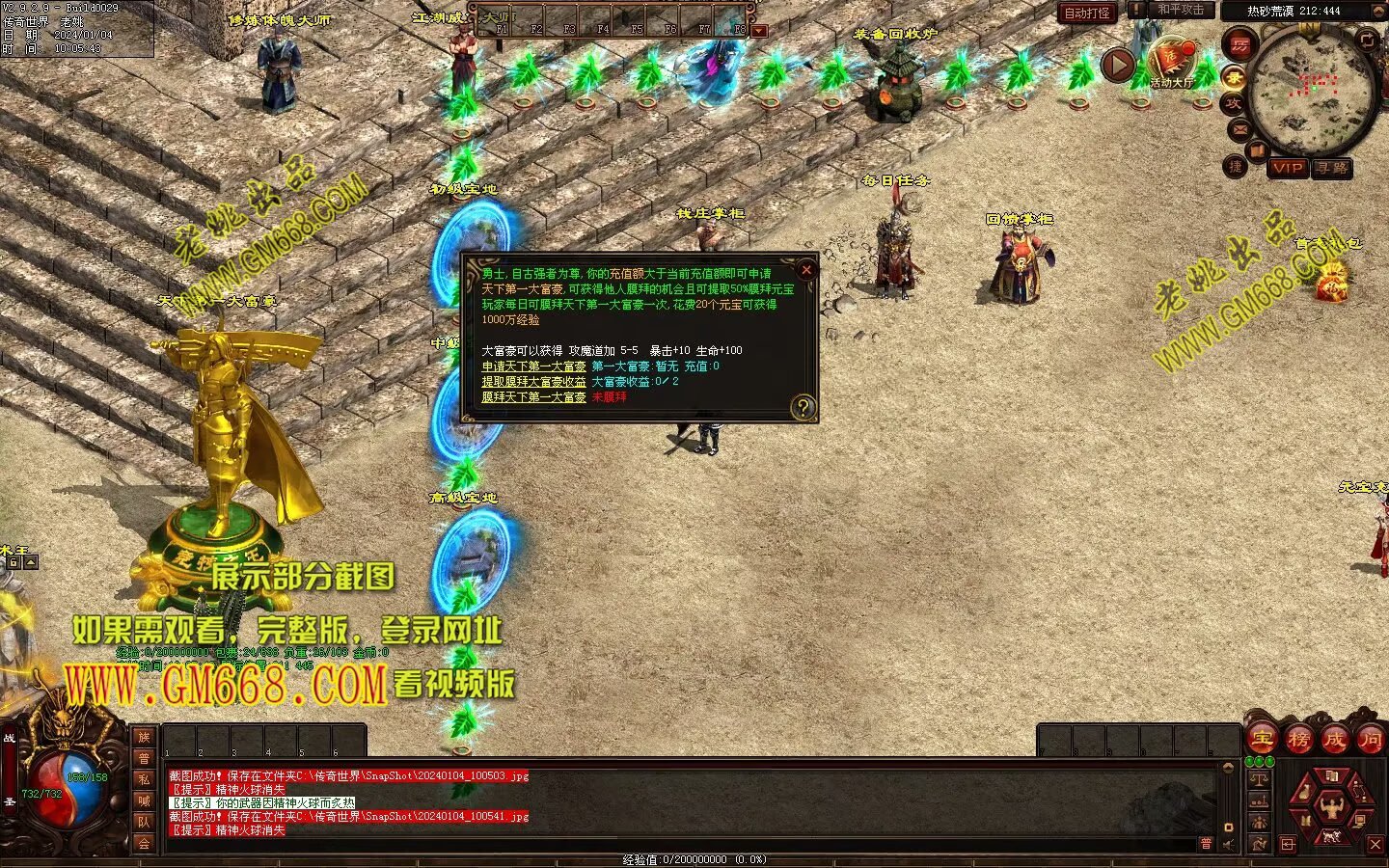
Task: Show the 榜 rankings button
Action: point(1298,741)
